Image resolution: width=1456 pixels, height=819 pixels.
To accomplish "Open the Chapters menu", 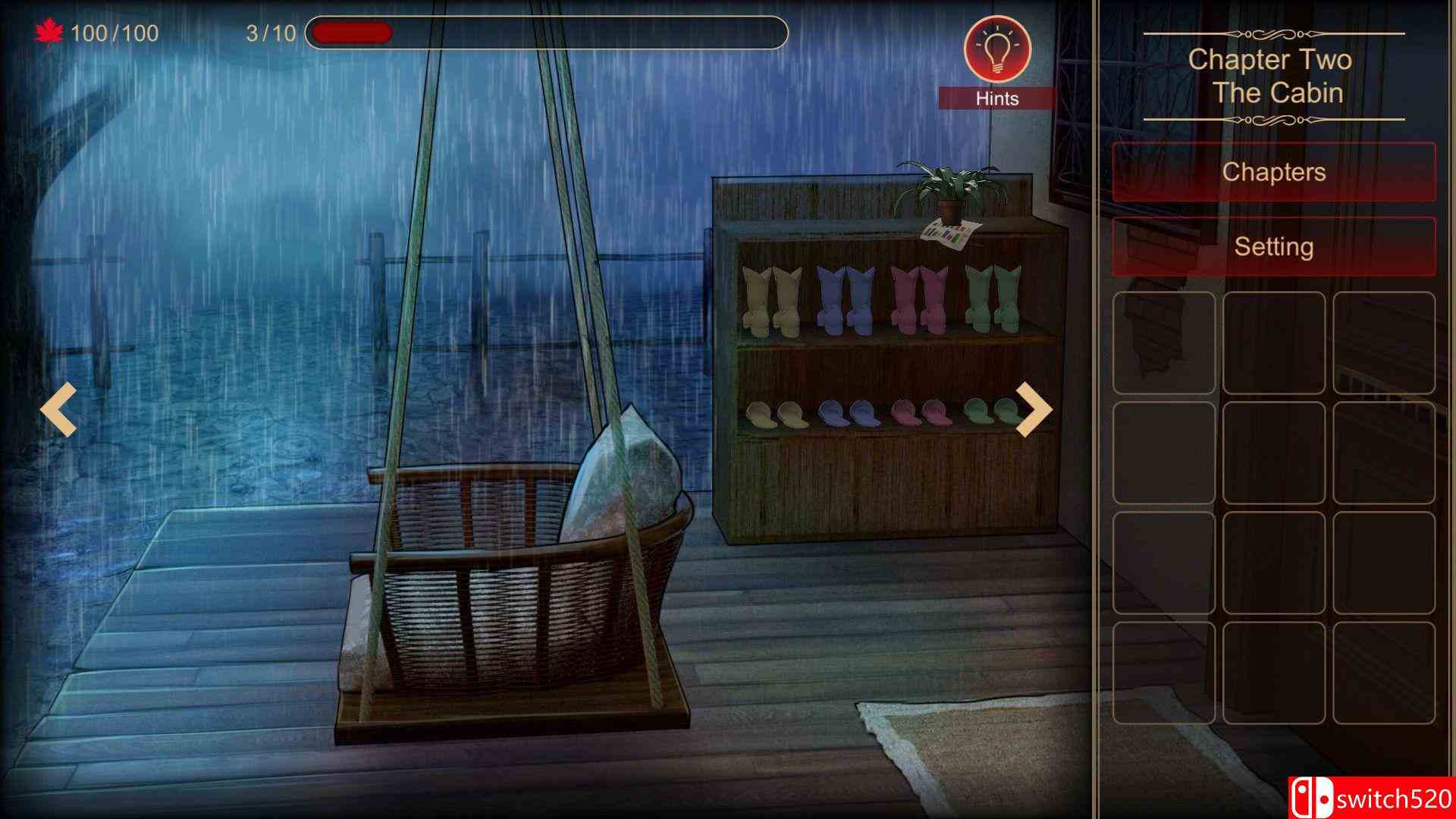I will point(1272,172).
